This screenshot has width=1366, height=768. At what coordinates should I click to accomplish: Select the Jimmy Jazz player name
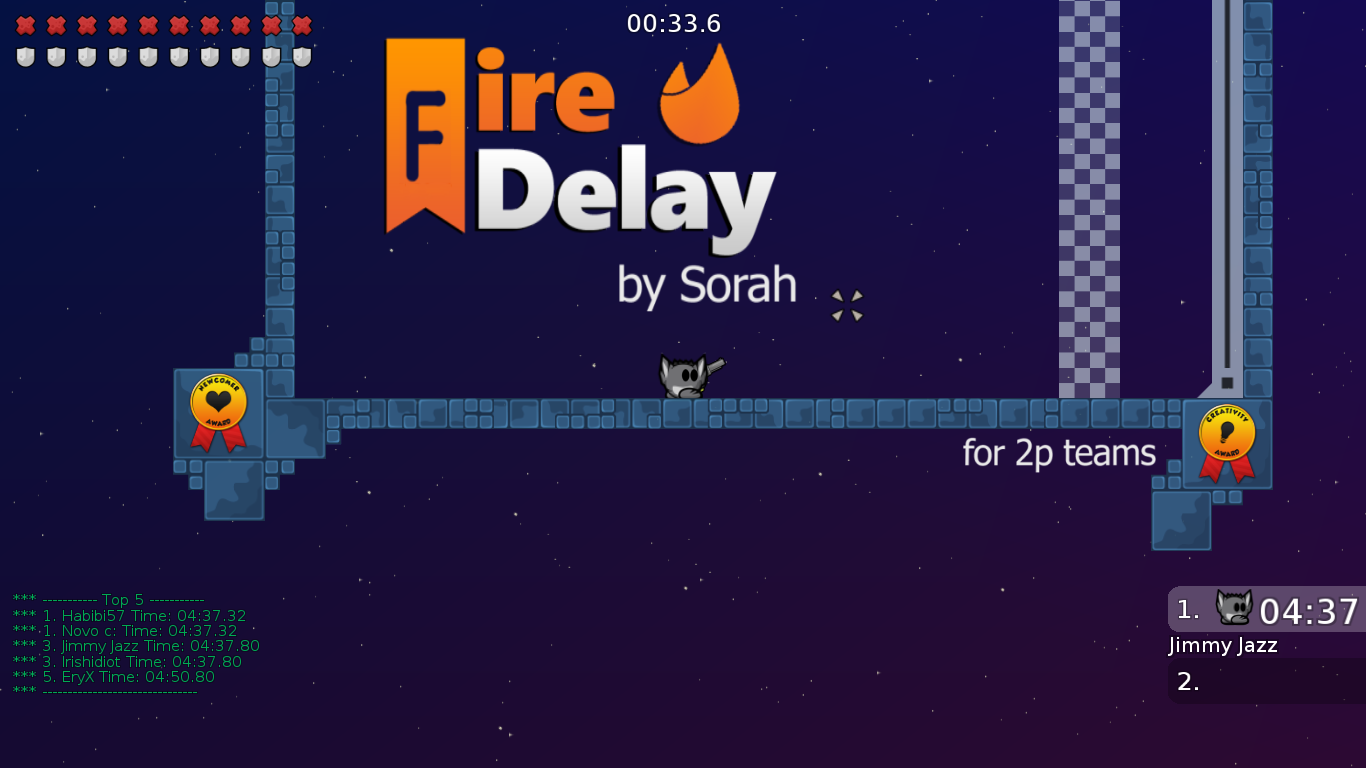pyautogui.click(x=1222, y=646)
